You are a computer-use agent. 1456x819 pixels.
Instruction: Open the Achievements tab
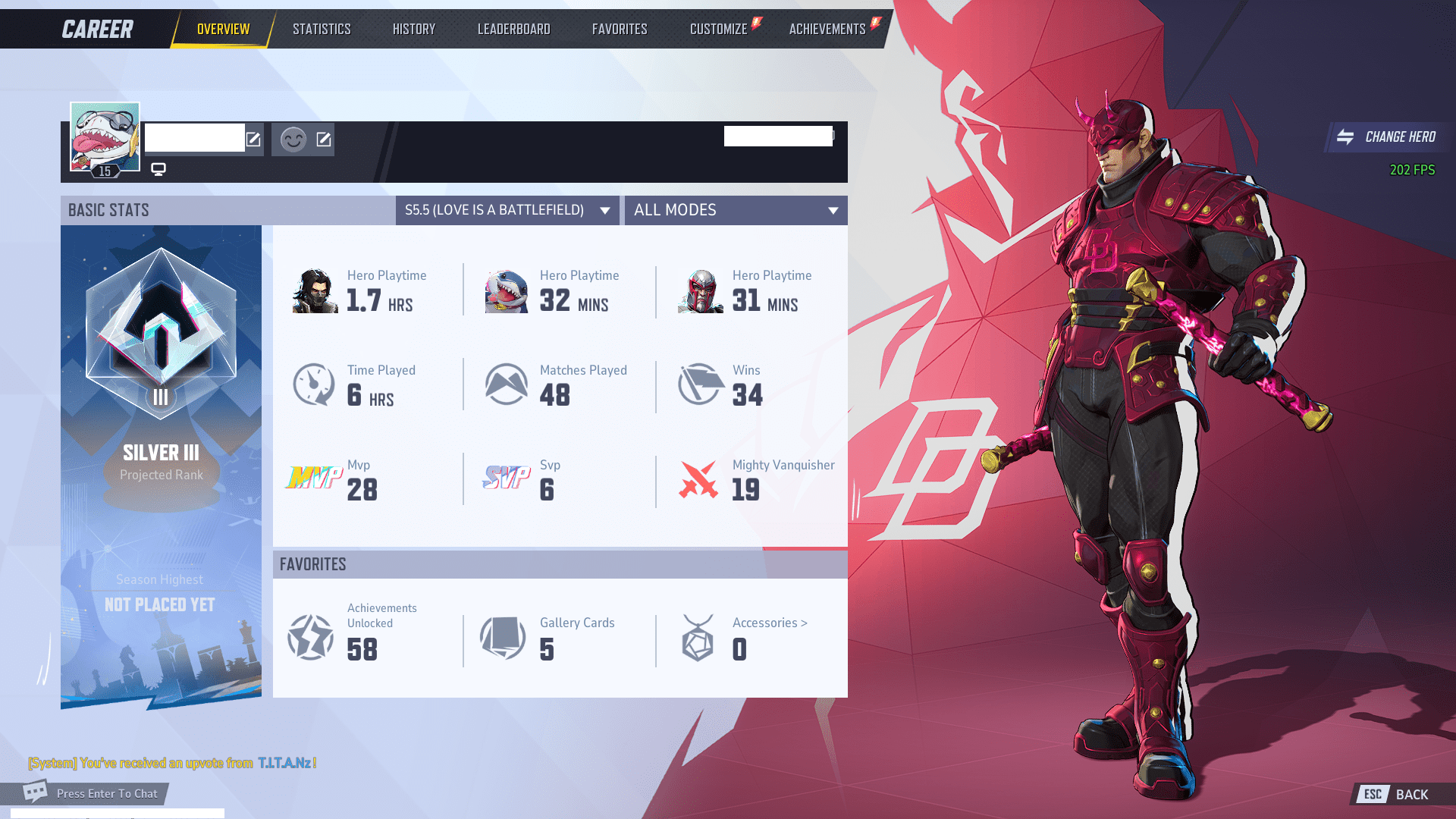point(827,28)
